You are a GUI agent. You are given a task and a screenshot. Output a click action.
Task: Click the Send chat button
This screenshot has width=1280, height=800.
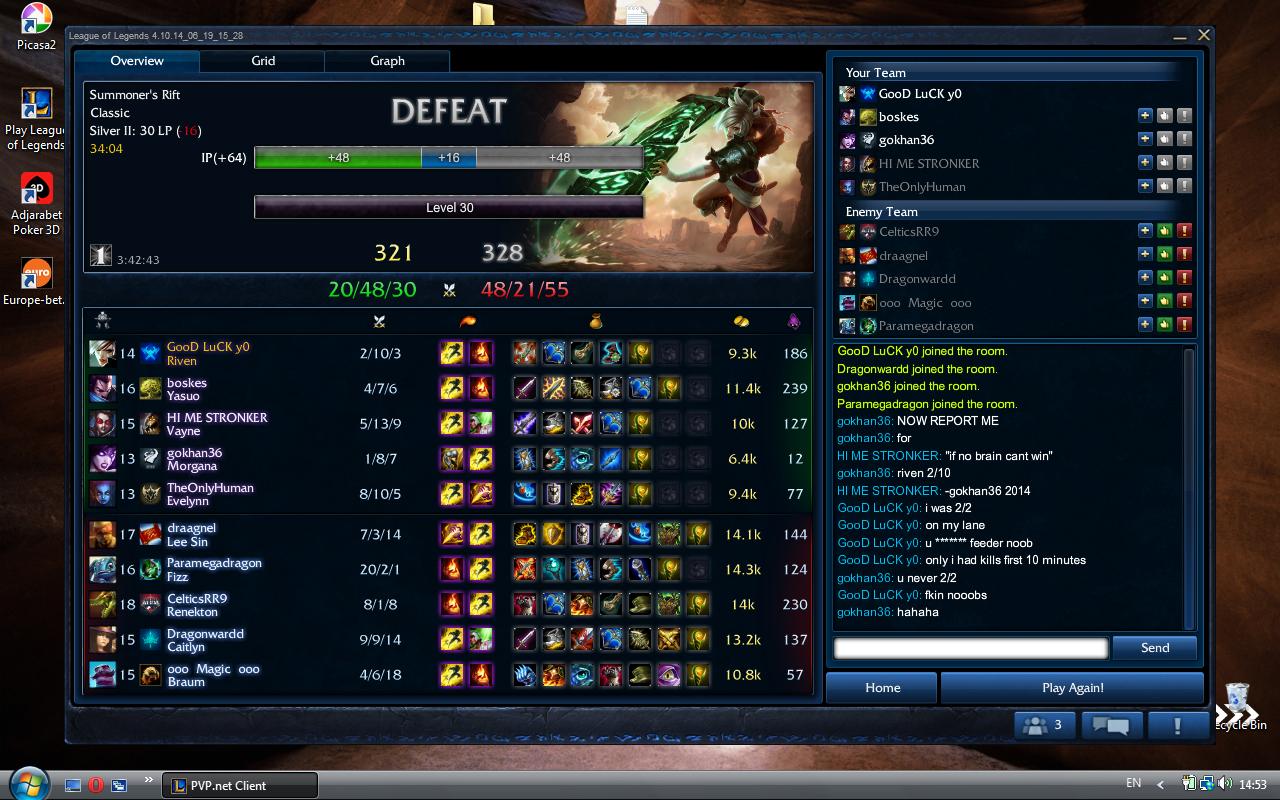point(1154,648)
